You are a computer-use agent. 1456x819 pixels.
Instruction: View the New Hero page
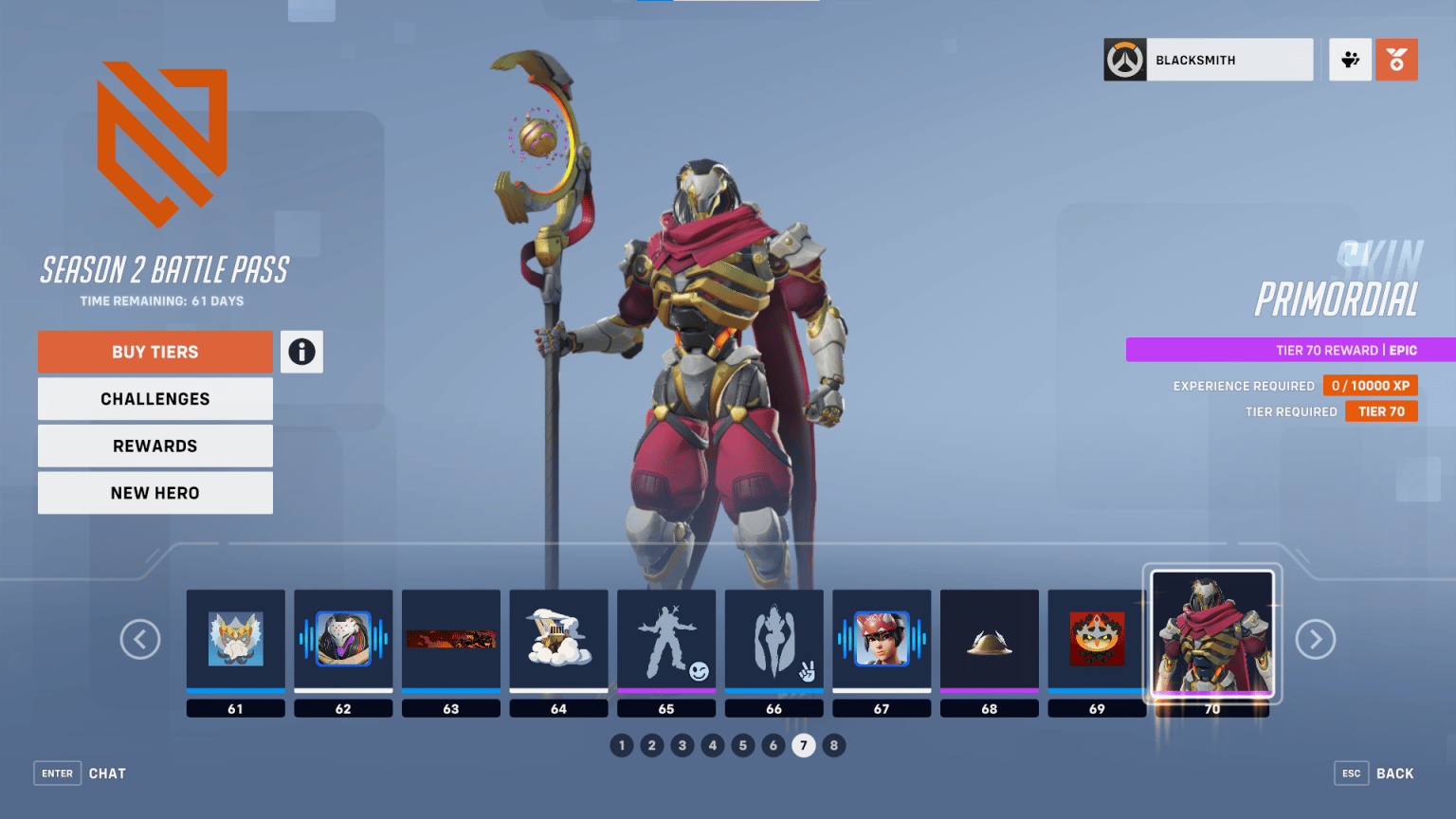[x=155, y=492]
